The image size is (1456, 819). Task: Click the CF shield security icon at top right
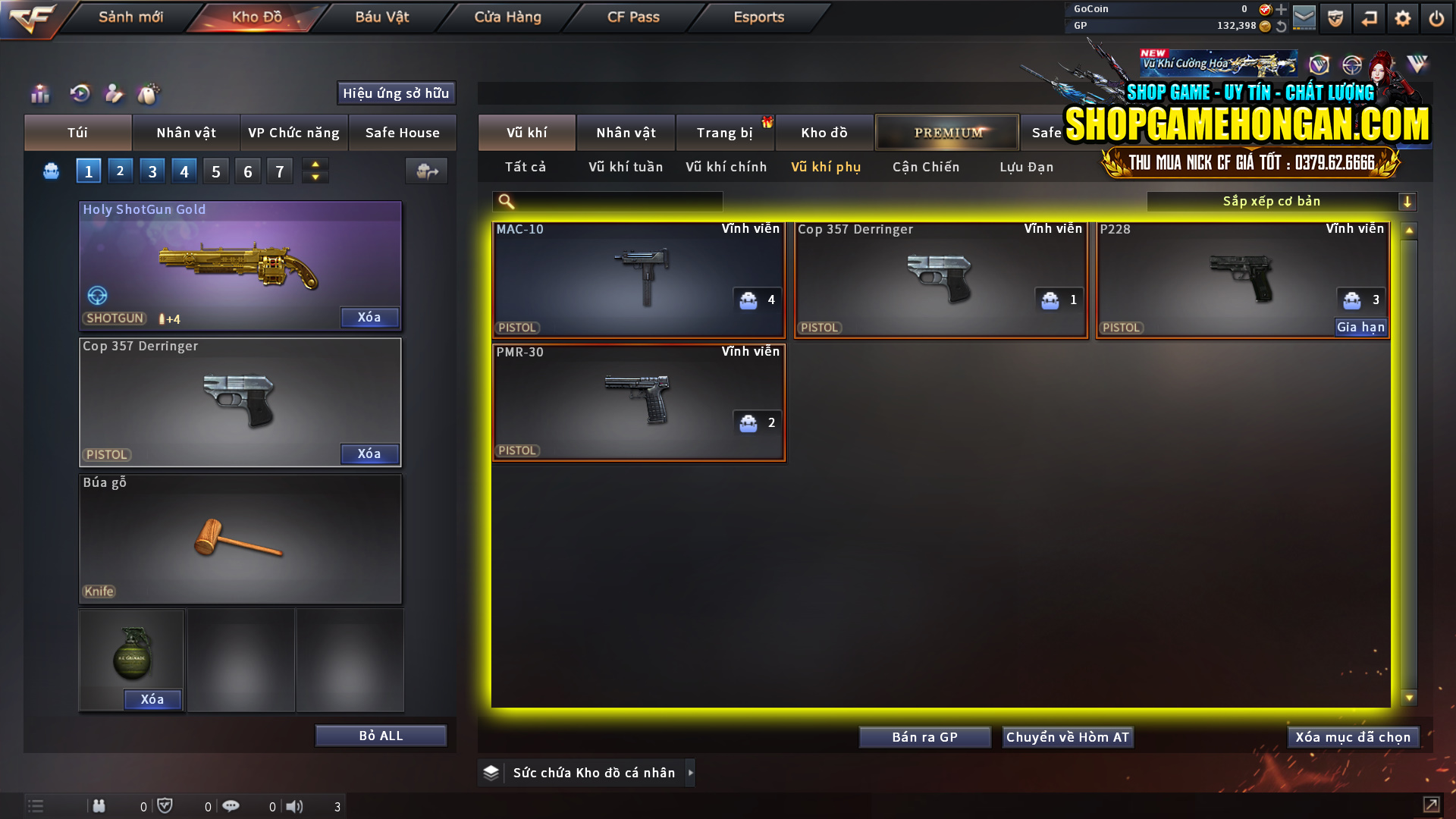(x=1335, y=17)
